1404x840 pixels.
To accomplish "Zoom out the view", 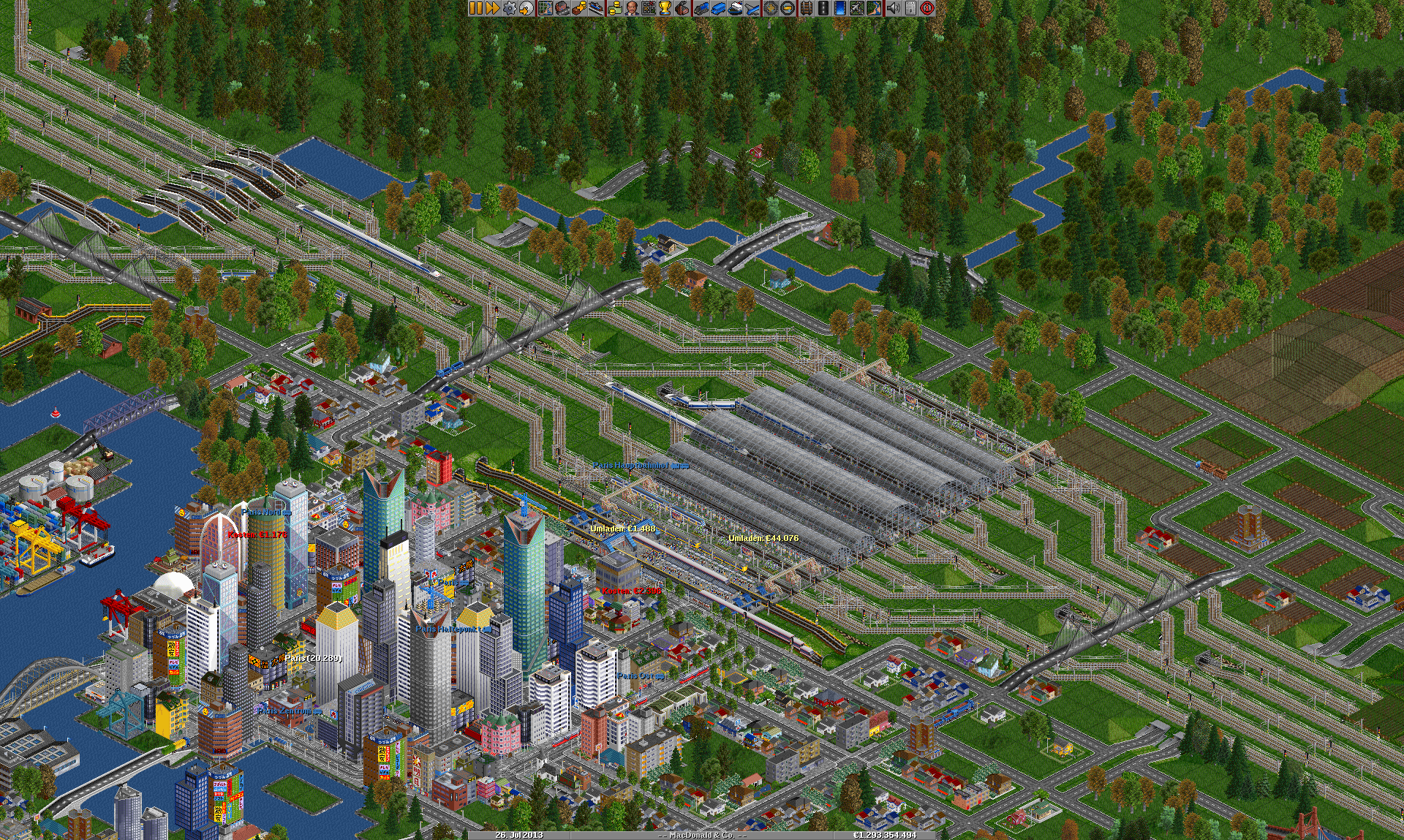I will click(788, 8).
